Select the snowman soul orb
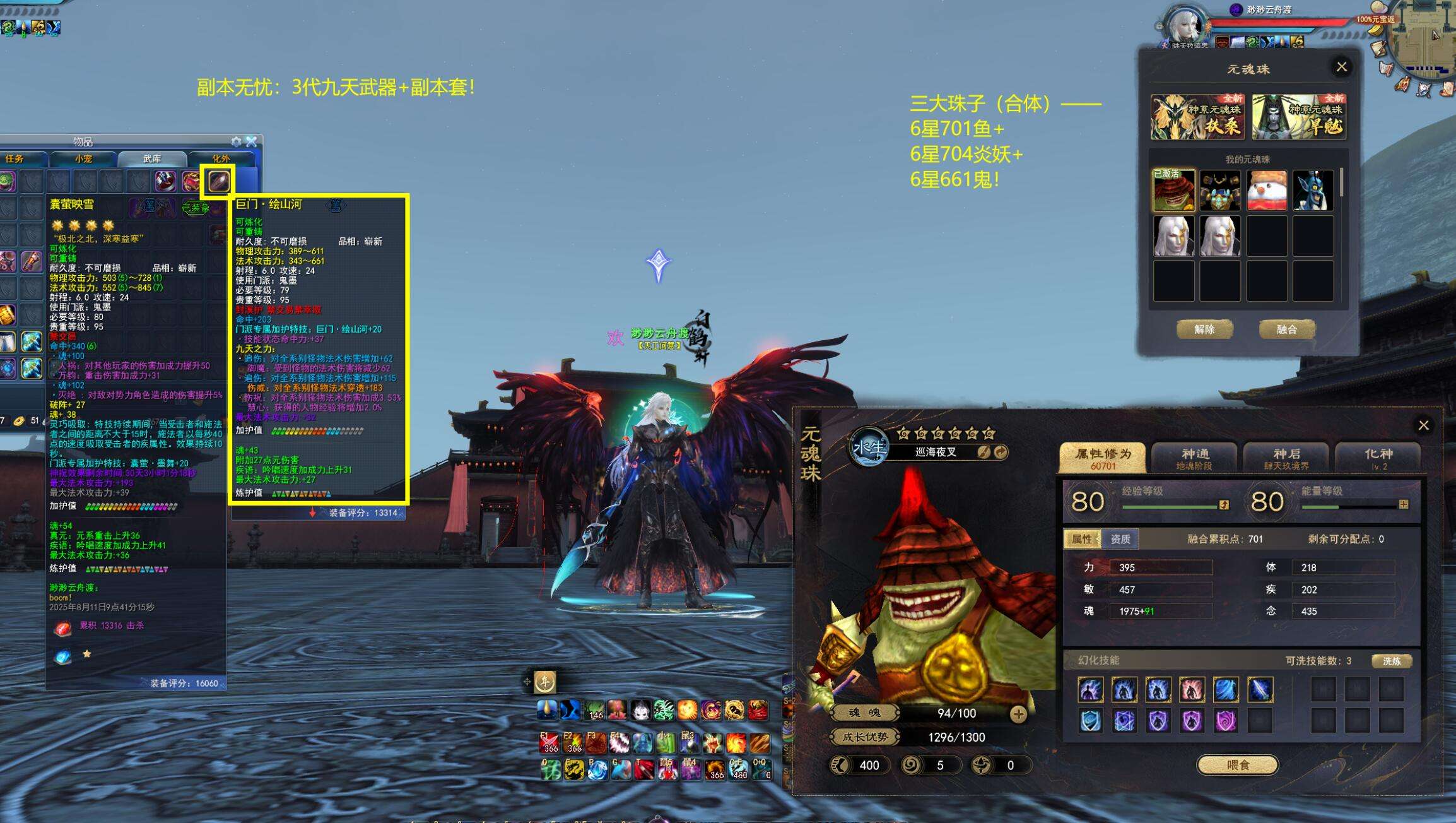The image size is (1456, 823). [1267, 191]
